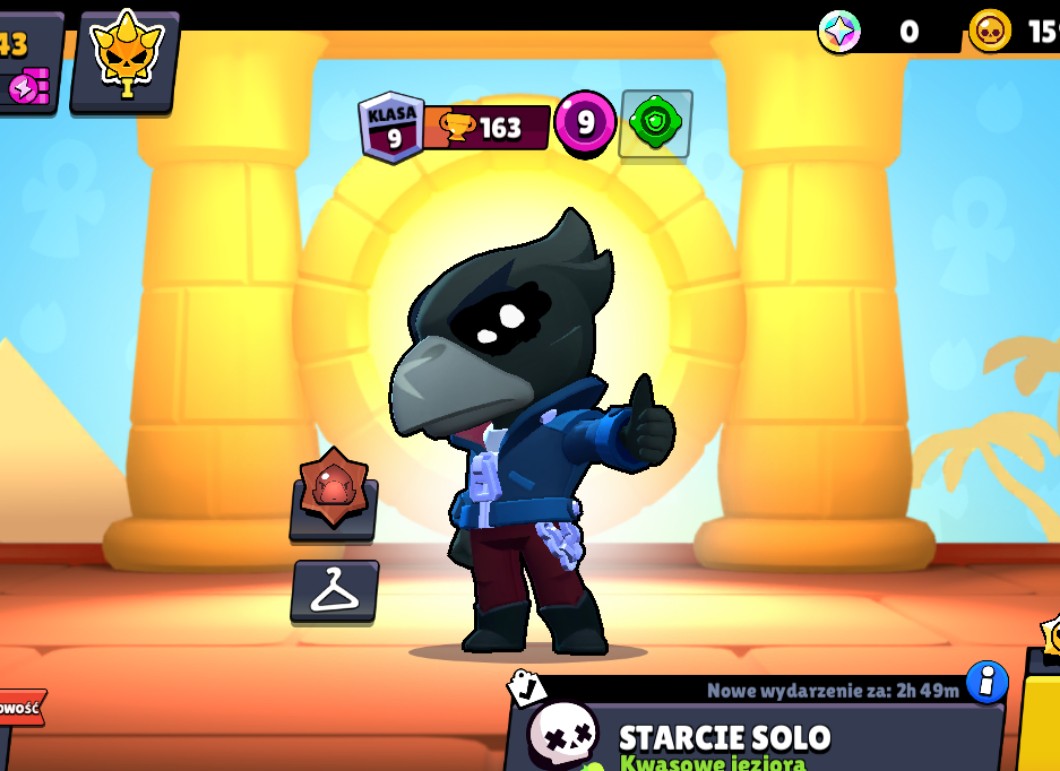This screenshot has height=771, width=1060.
Task: Show event info with blue i button
Action: 986,681
